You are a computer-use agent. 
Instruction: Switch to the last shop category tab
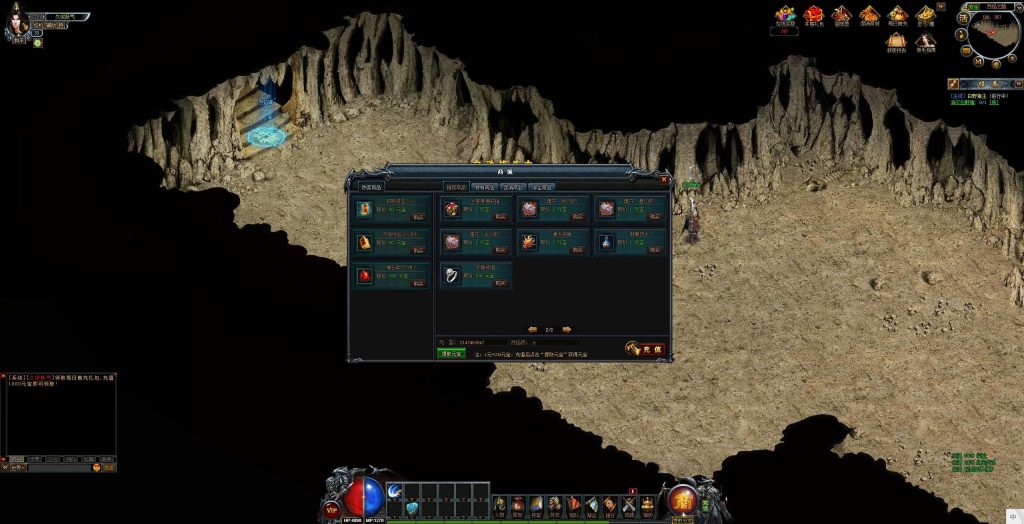tap(541, 187)
